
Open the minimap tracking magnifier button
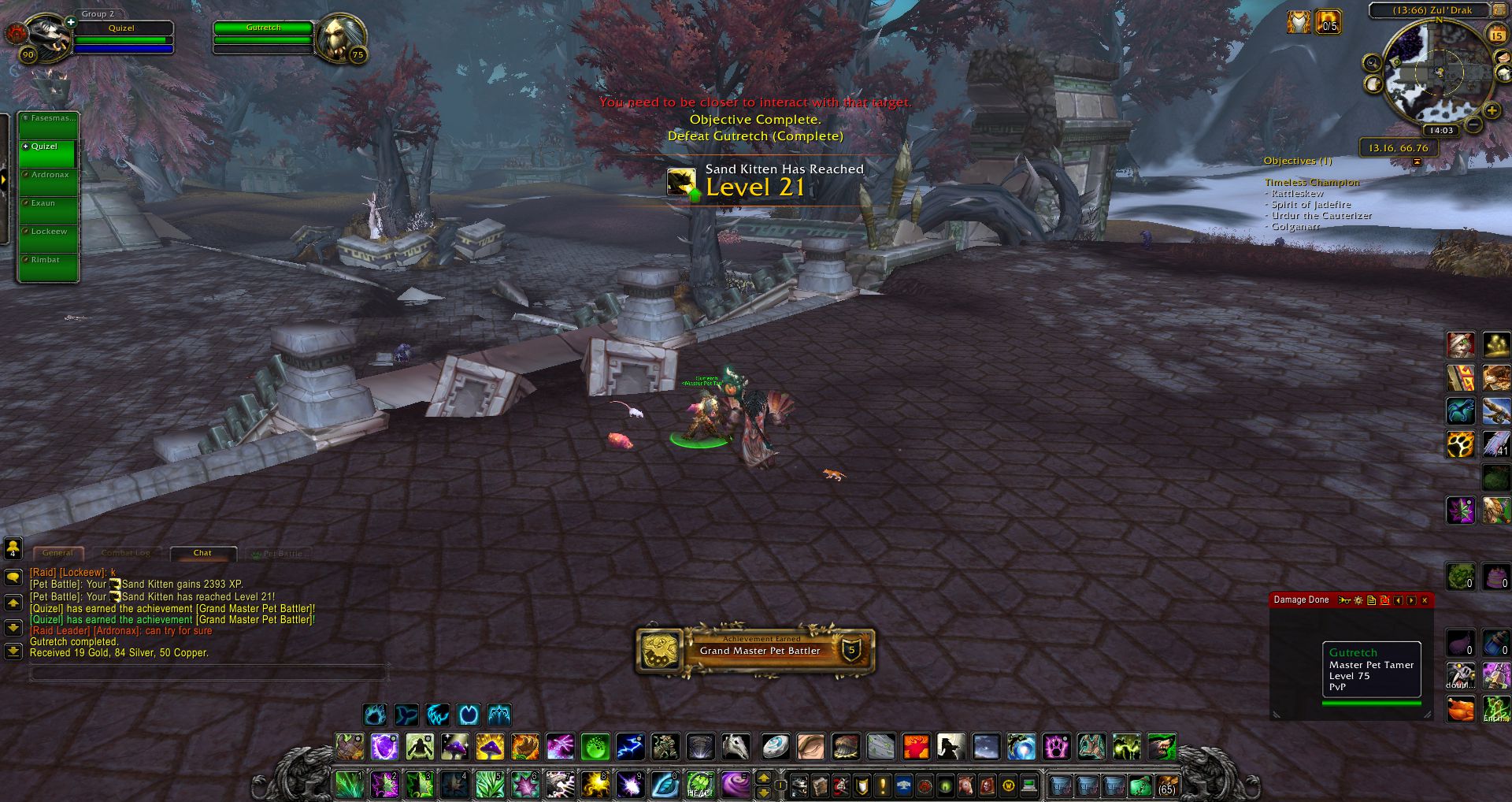click(x=1372, y=63)
